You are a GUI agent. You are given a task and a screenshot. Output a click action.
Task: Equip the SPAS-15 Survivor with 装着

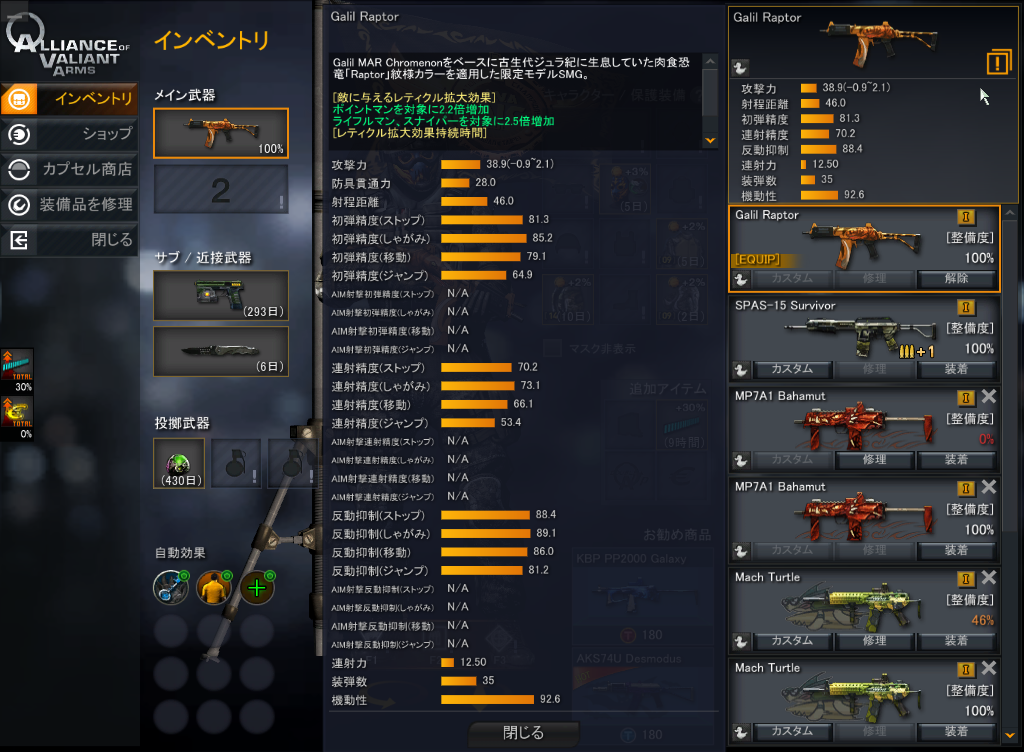(956, 369)
